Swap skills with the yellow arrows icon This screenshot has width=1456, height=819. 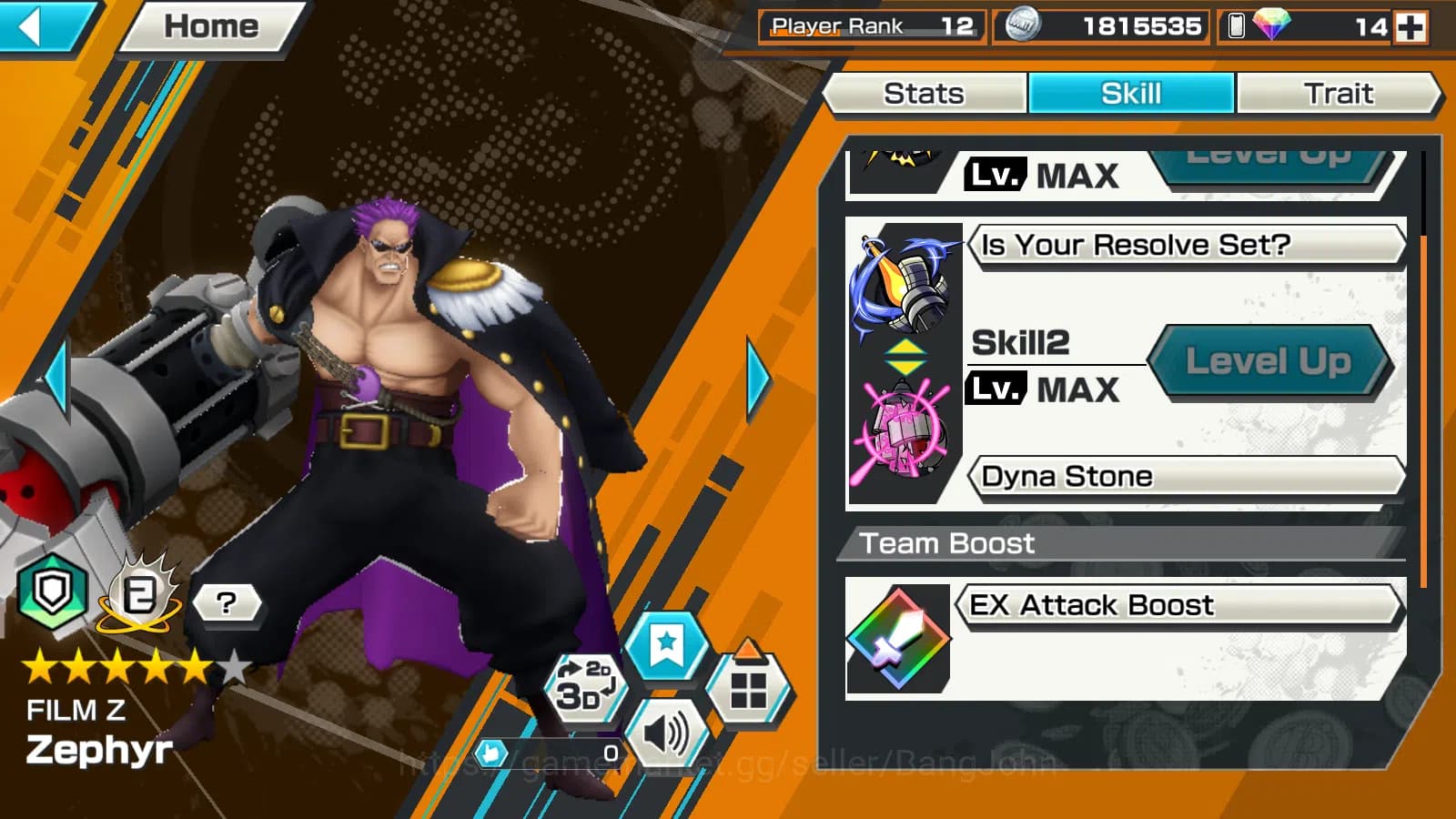[905, 358]
